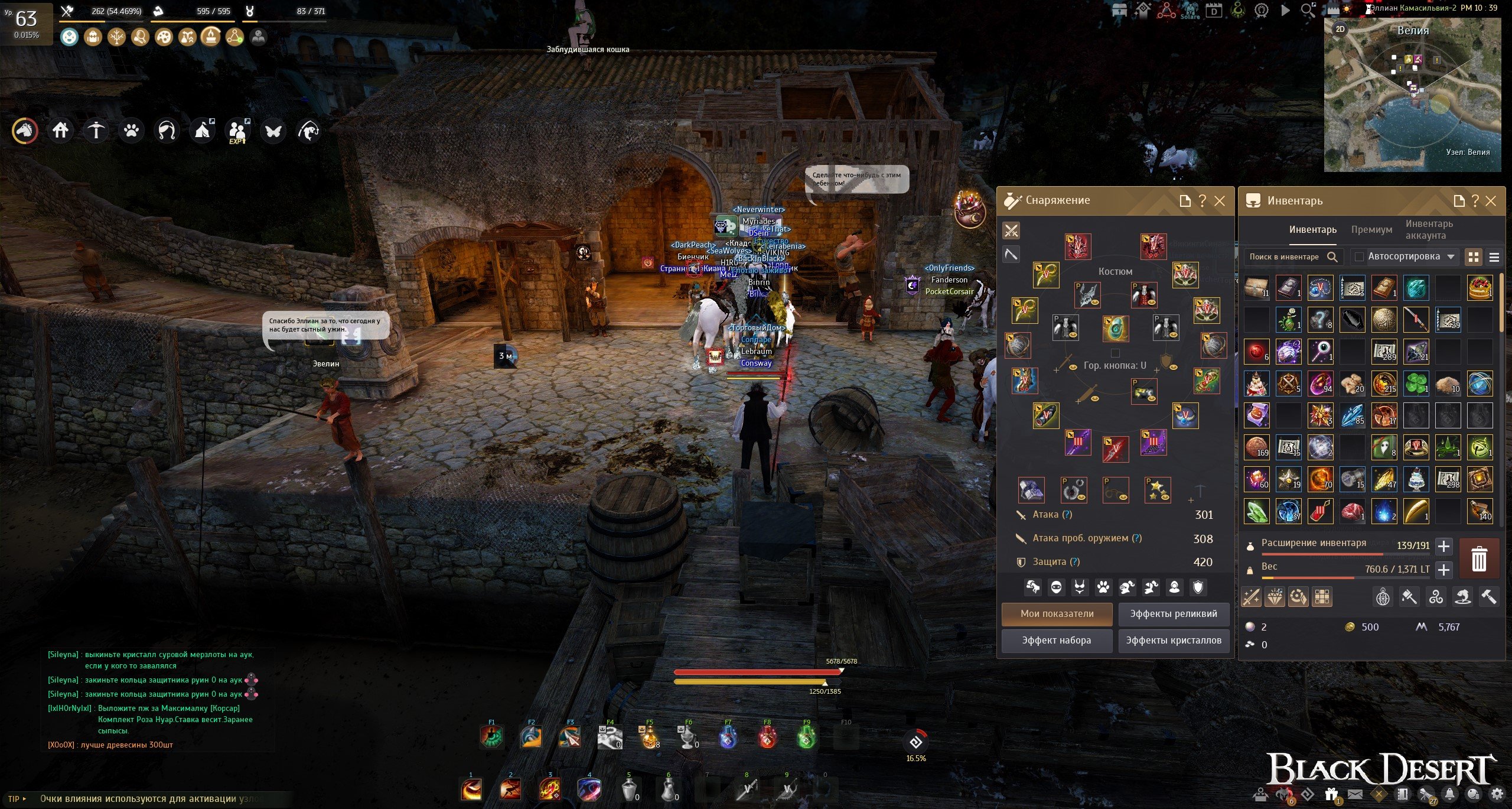Switch to the Премиум inventory tab
The height and width of the screenshot is (809, 1512).
coord(1371,229)
